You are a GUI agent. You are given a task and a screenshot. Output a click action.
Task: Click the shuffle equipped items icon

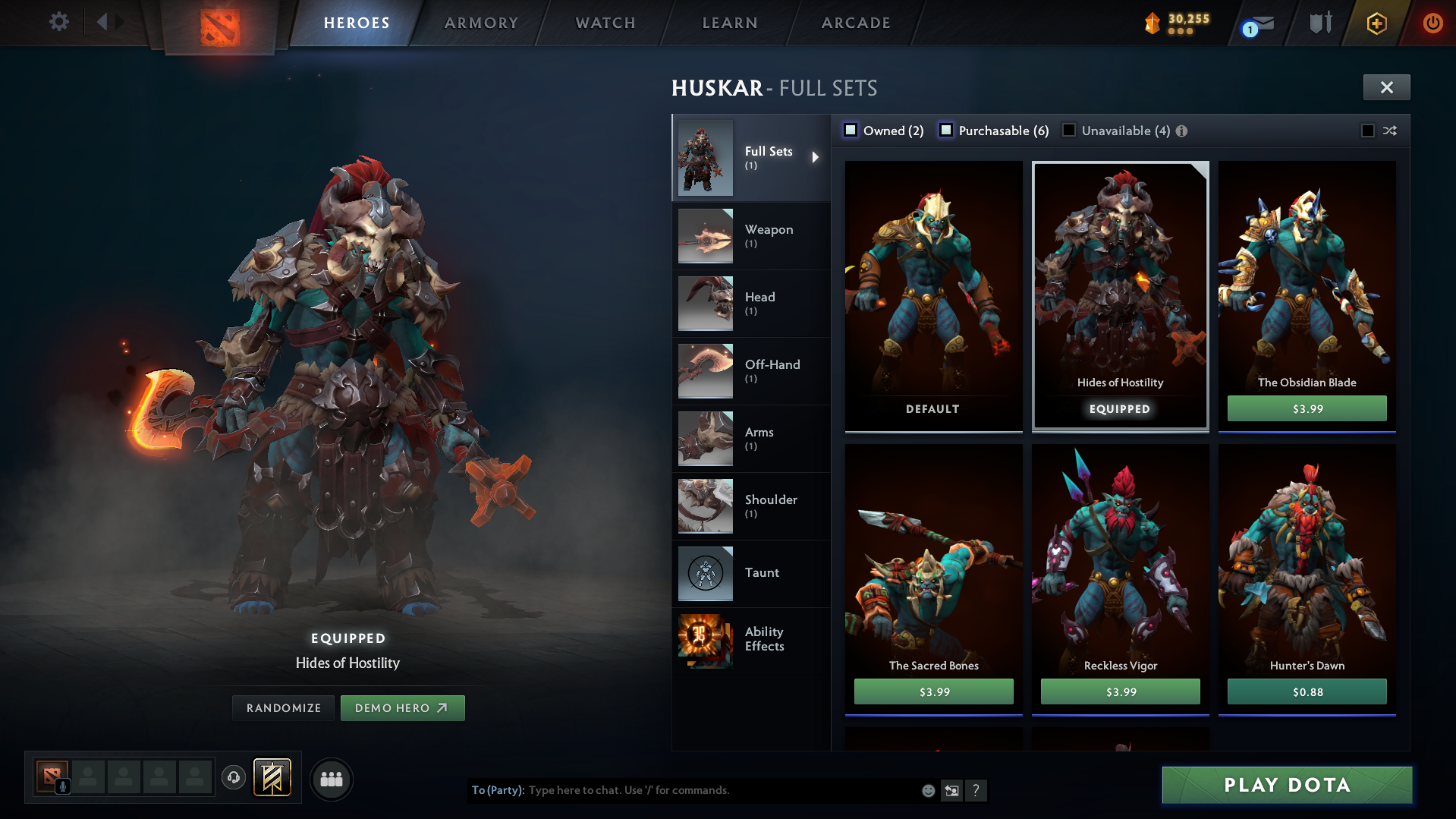pyautogui.click(x=1391, y=131)
